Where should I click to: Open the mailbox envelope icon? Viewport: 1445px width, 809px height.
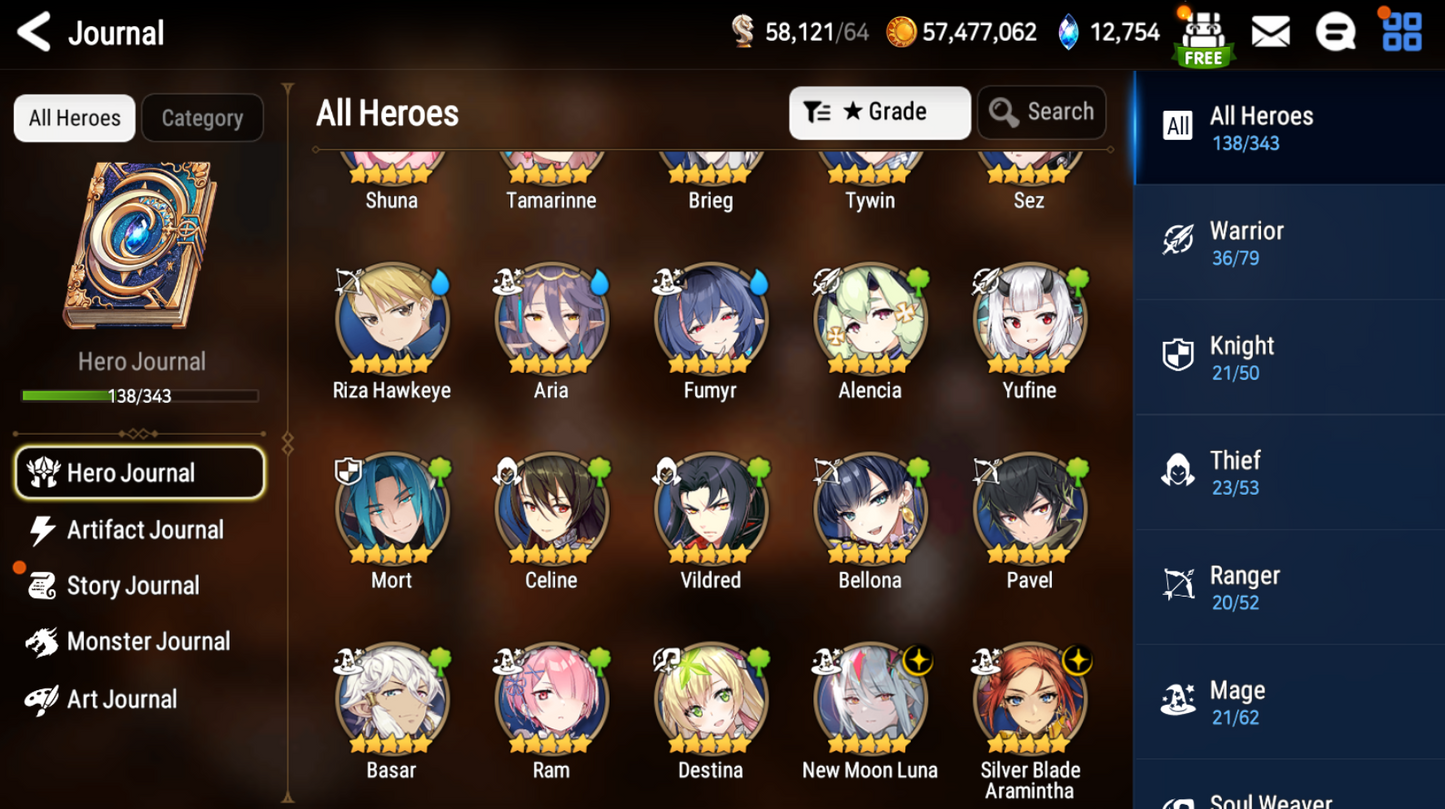point(1270,33)
